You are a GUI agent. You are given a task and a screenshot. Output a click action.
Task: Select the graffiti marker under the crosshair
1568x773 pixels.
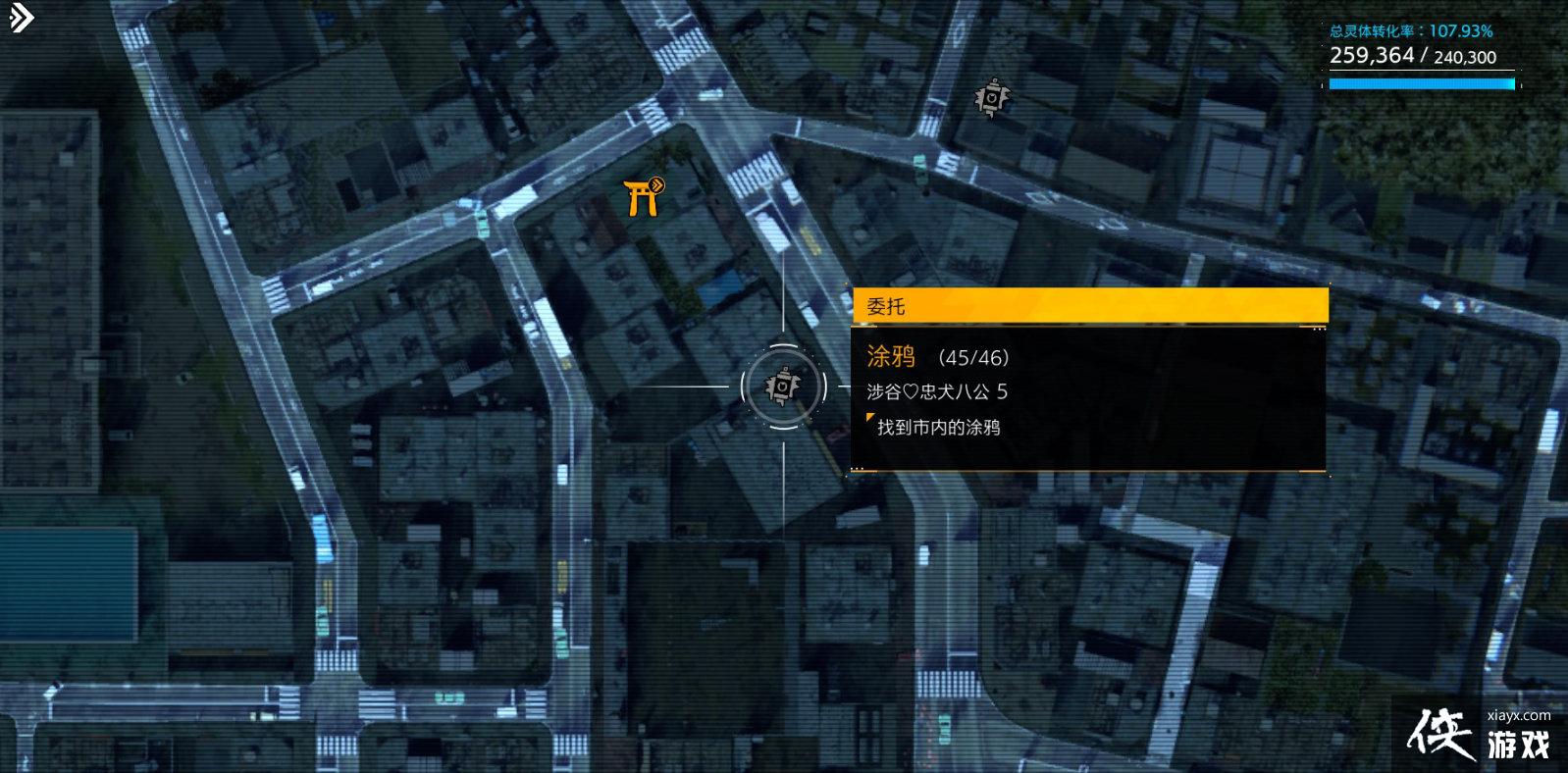click(782, 386)
